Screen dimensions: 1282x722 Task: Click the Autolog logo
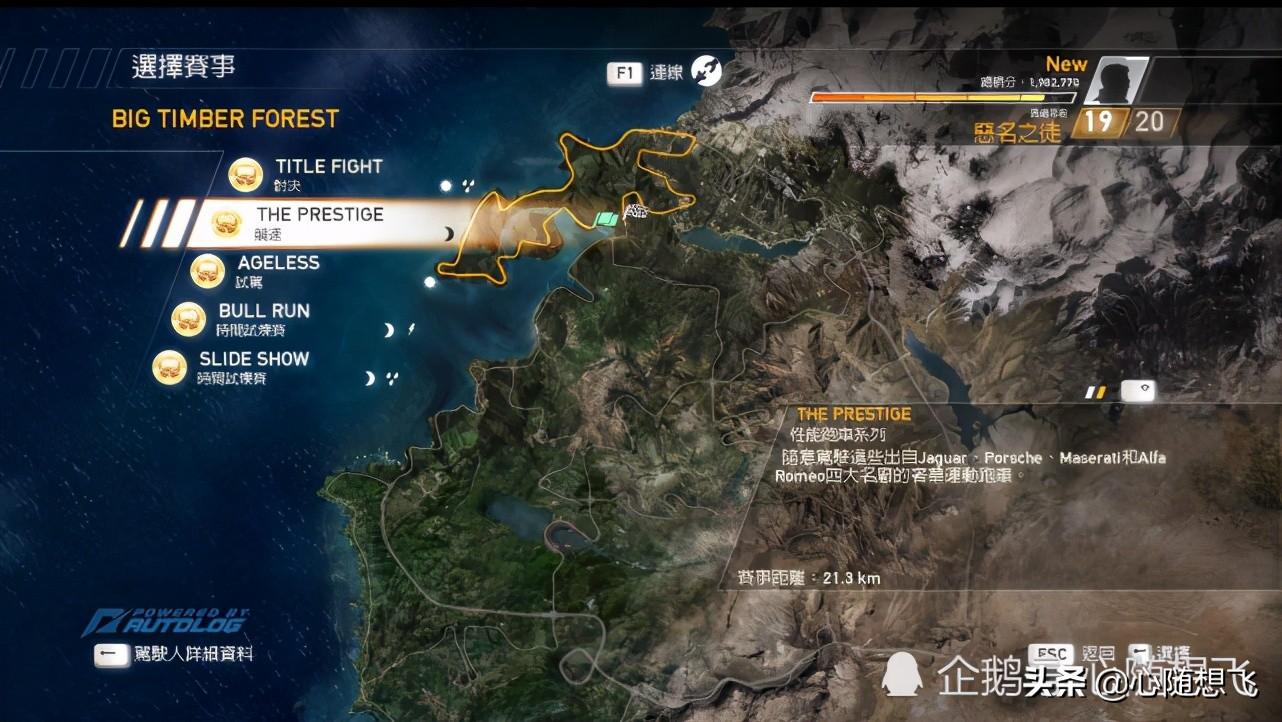tap(166, 623)
